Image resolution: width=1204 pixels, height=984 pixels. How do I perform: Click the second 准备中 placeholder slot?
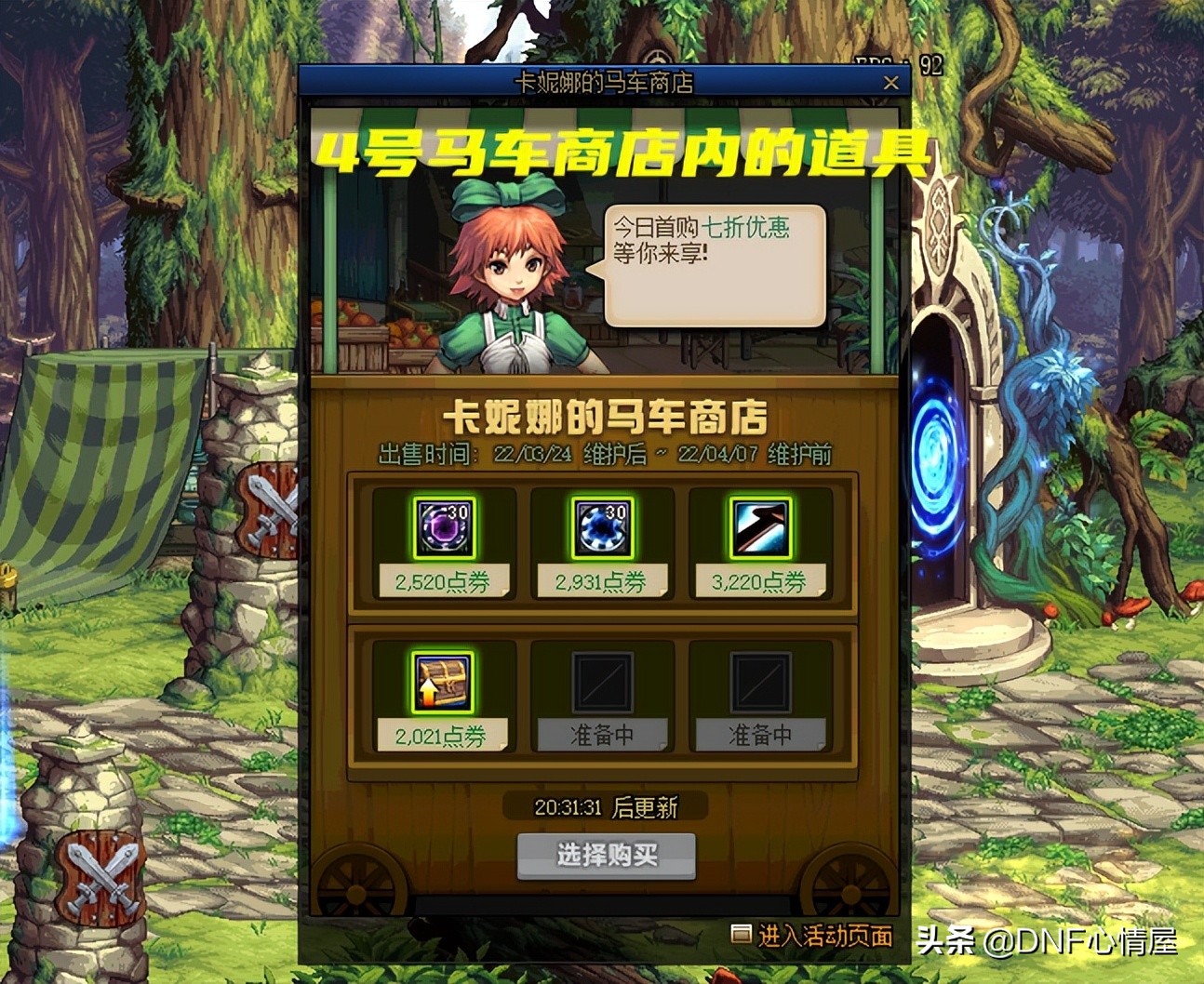[762, 684]
